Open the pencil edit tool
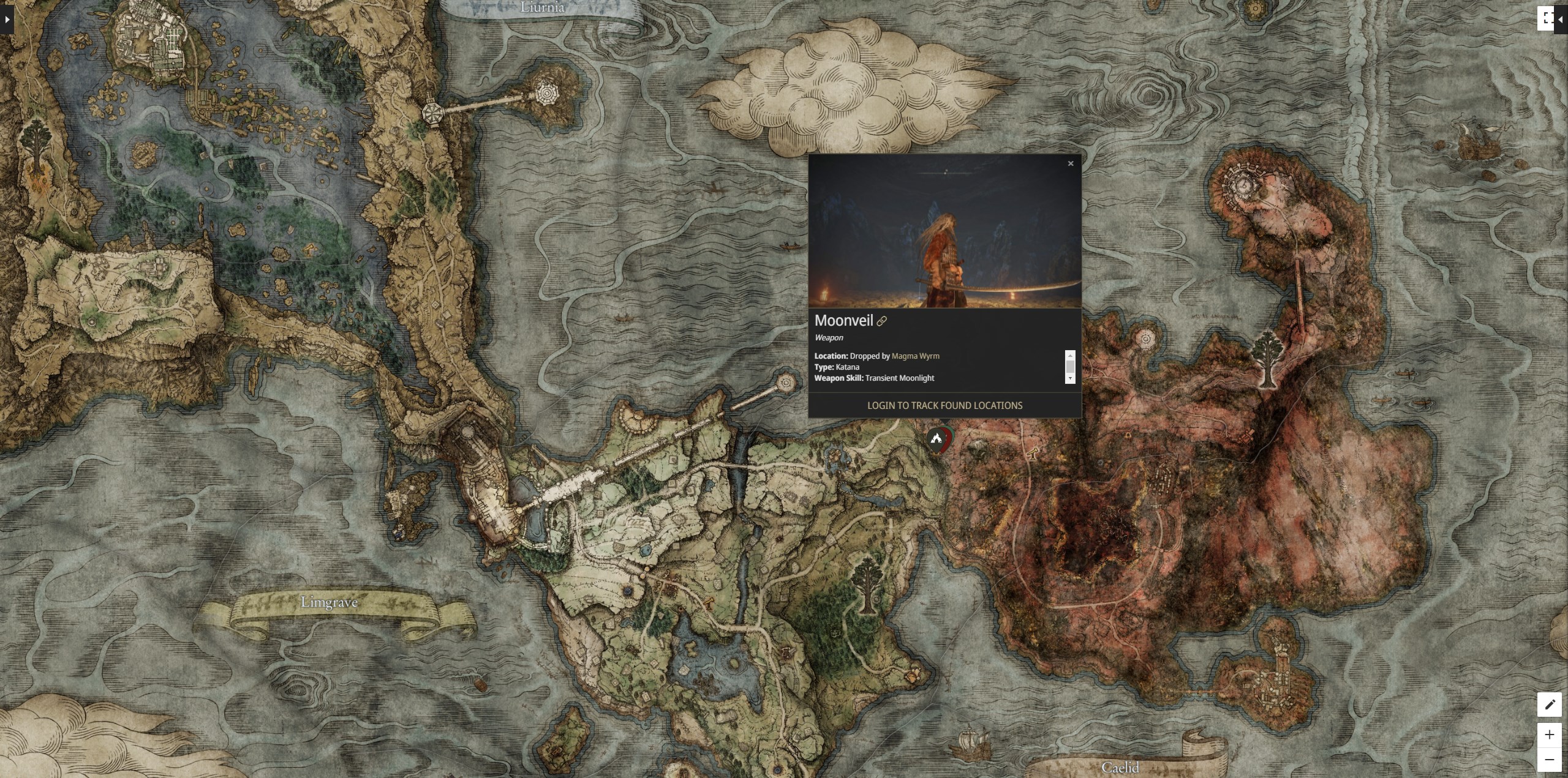1568x778 pixels. coord(1549,705)
